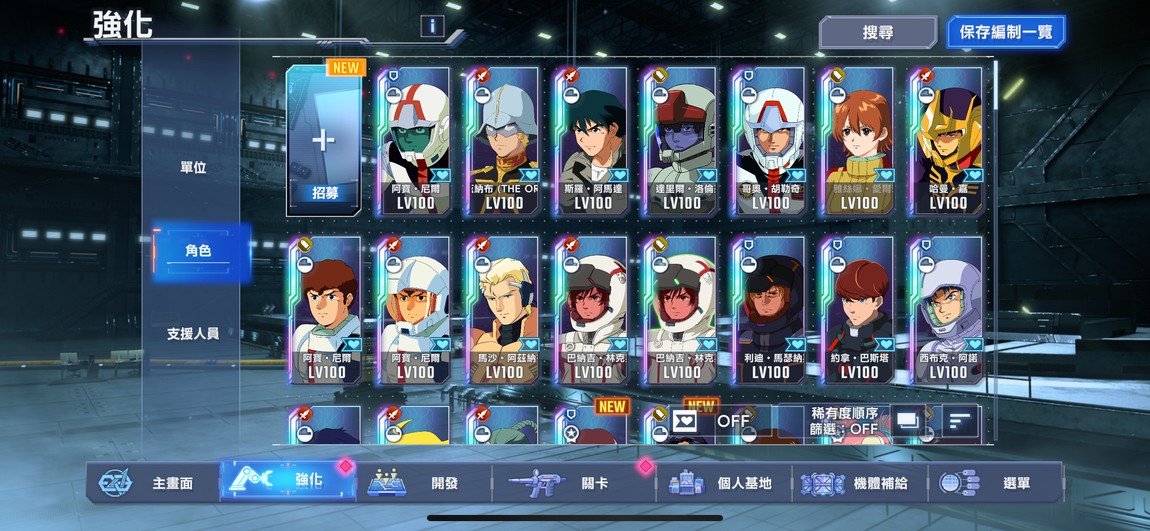Select the 斯羅・阿馬達 character card
Screen dimensions: 1150x531
pyautogui.click(x=592, y=141)
